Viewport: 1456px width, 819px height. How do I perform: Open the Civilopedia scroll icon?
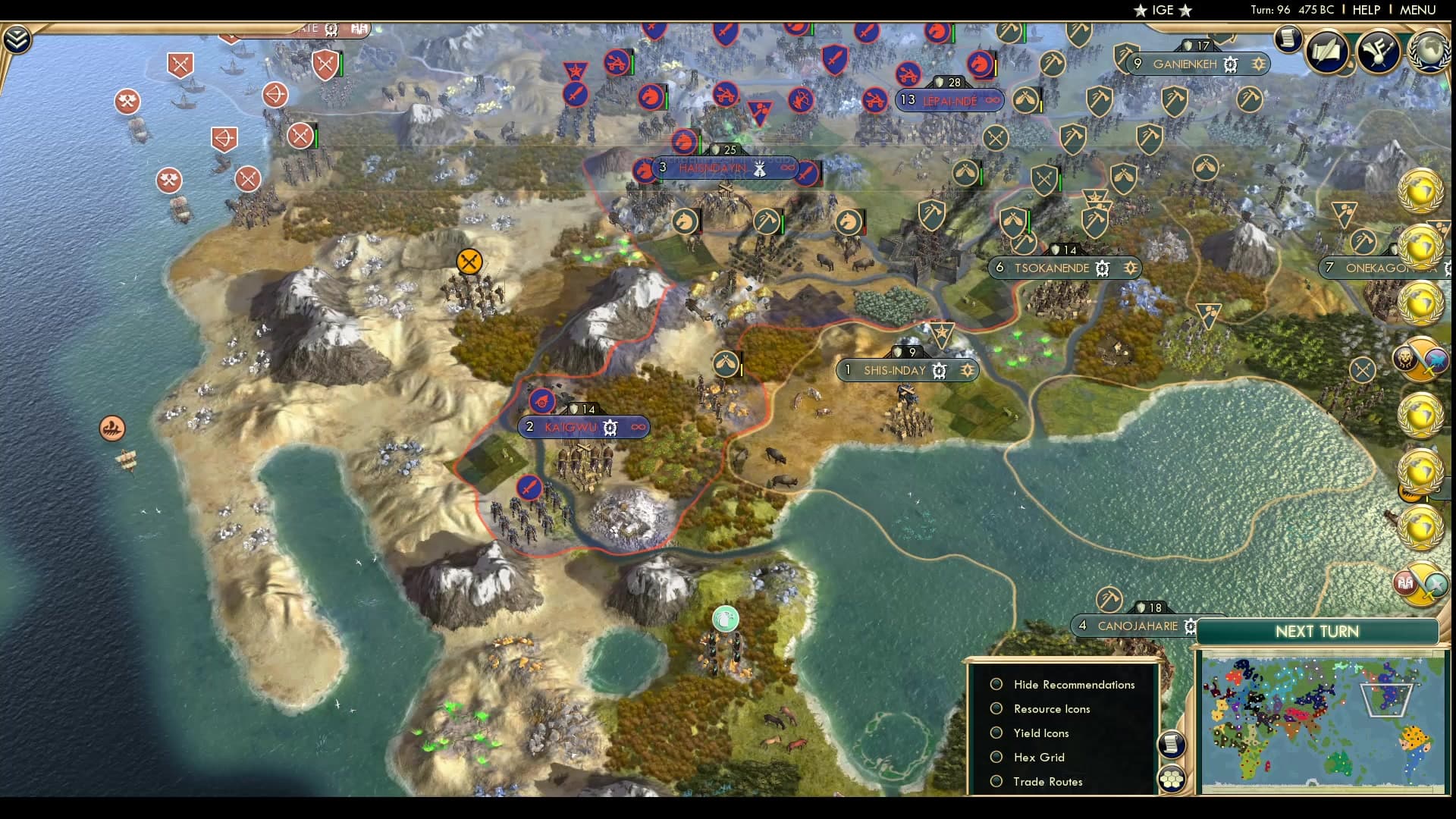[x=1288, y=38]
